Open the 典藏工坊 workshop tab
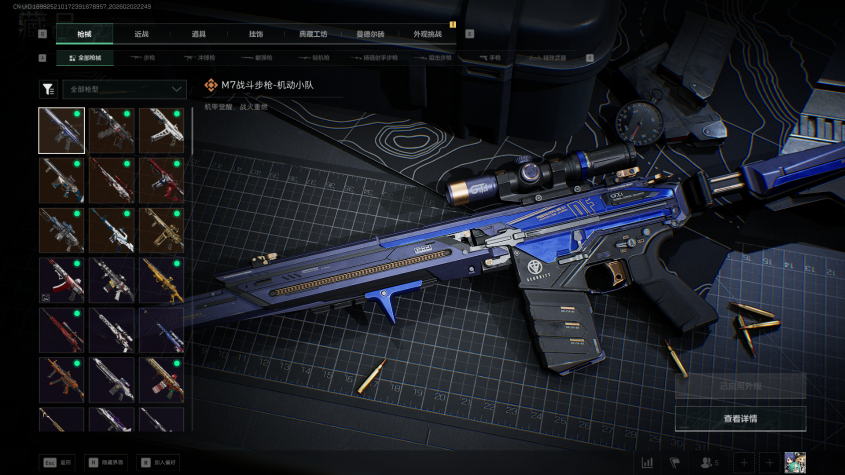This screenshot has width=845, height=475. 313,34
